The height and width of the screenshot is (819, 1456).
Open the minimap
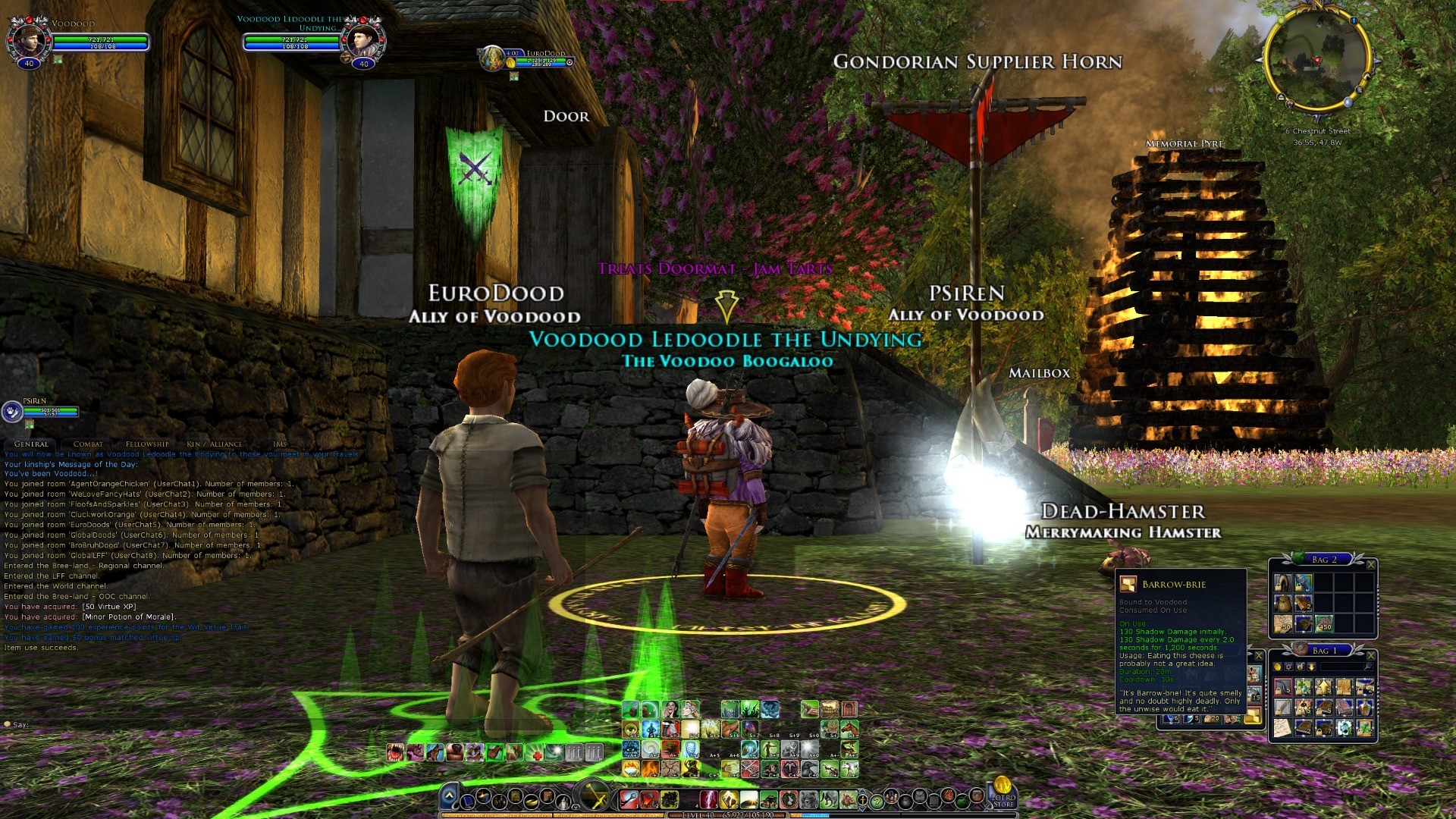coord(1317,61)
